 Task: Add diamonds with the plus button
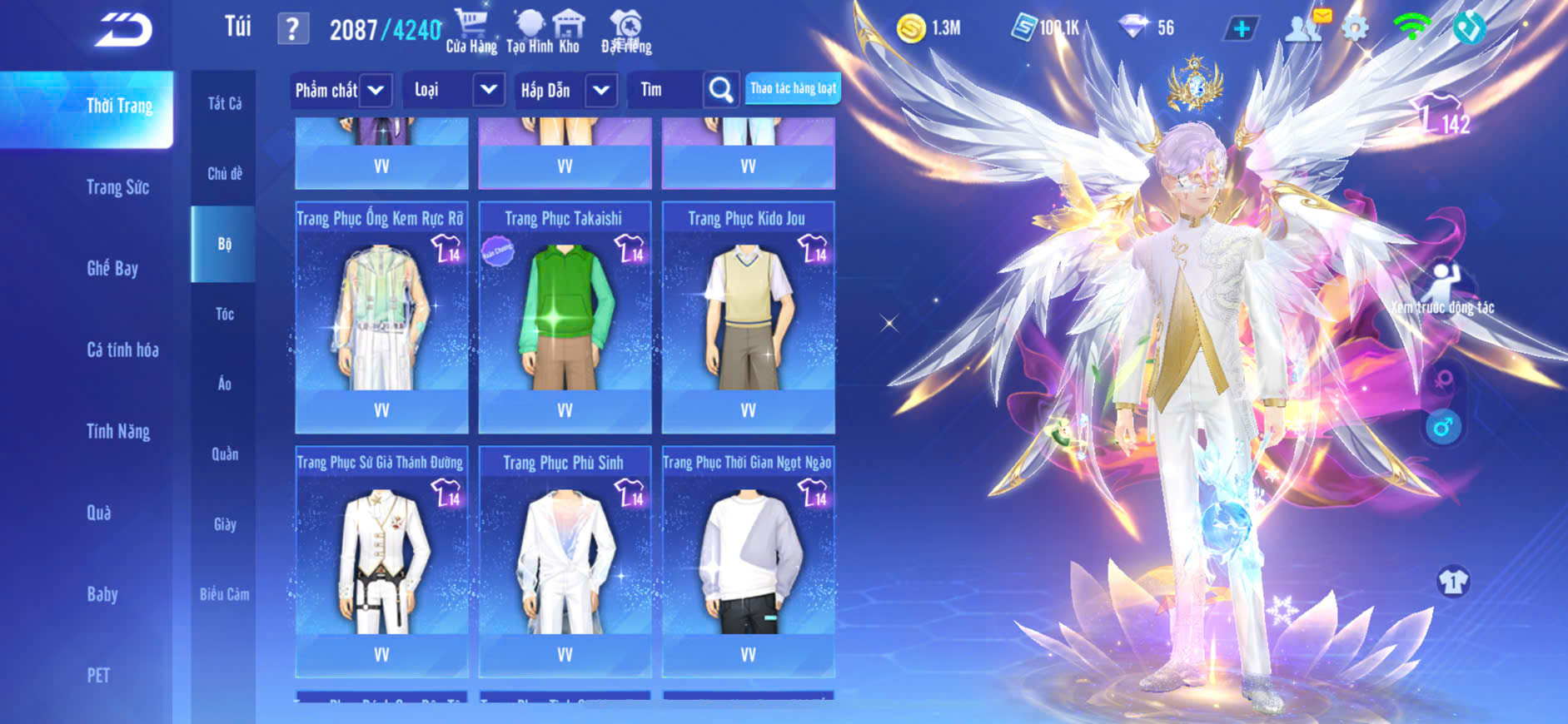(x=1241, y=29)
